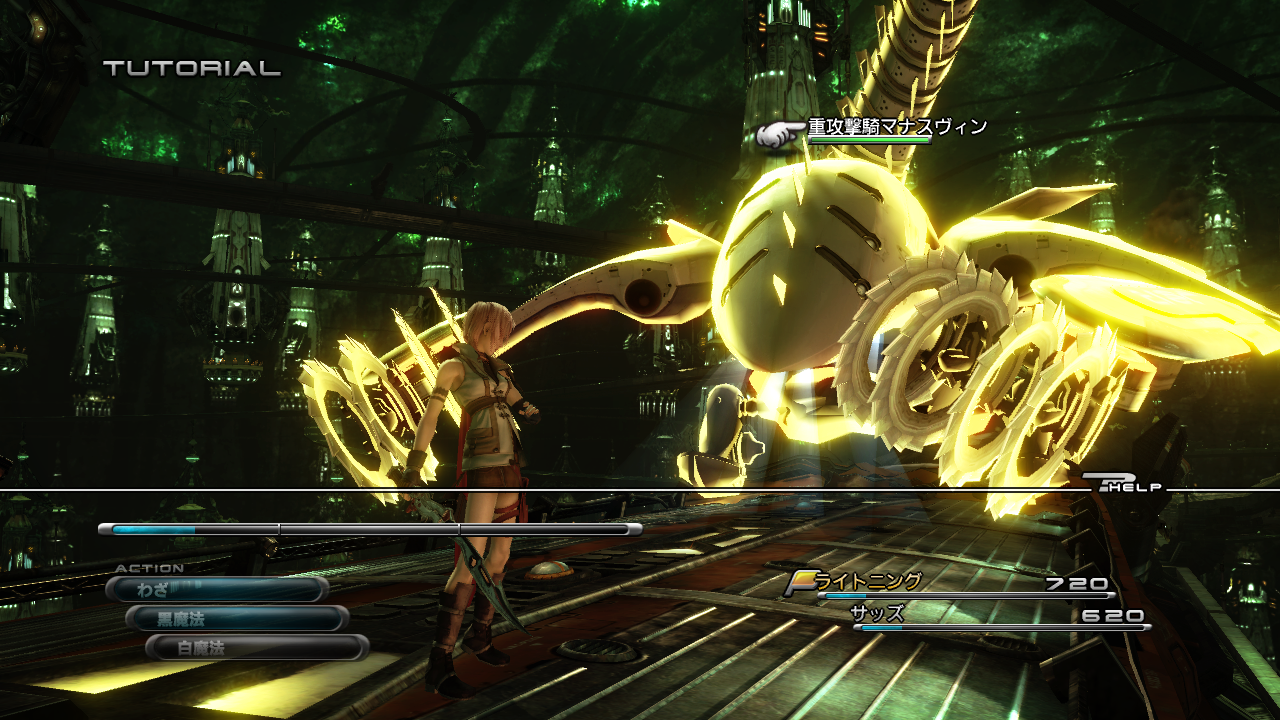The image size is (1280, 720).
Task: Target the enemy 重攻撃騎マナスヴィン name label
Action: pos(897,127)
